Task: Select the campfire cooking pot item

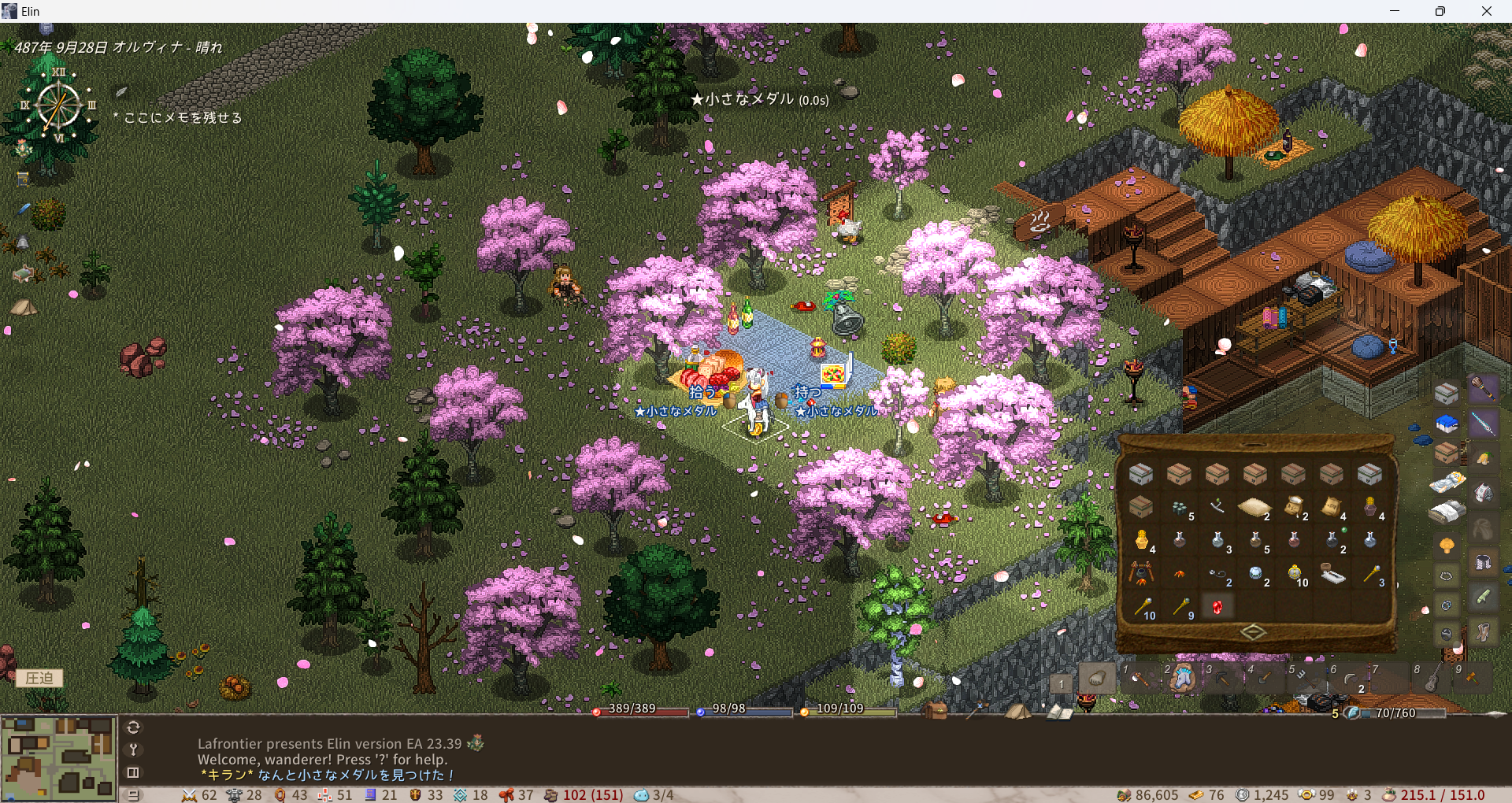Action: [x=1140, y=573]
